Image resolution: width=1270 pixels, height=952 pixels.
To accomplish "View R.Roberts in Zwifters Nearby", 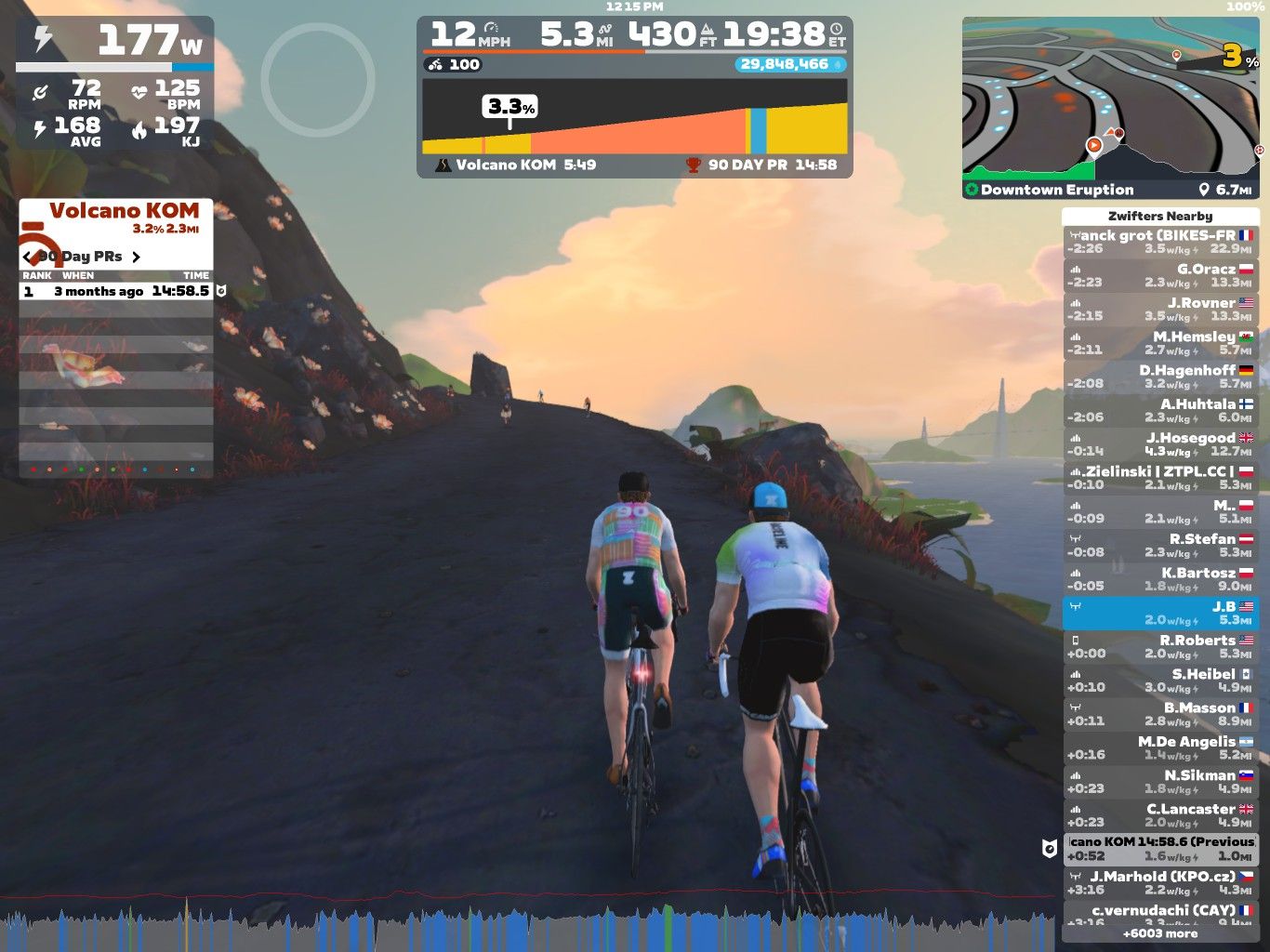I will tap(1160, 647).
